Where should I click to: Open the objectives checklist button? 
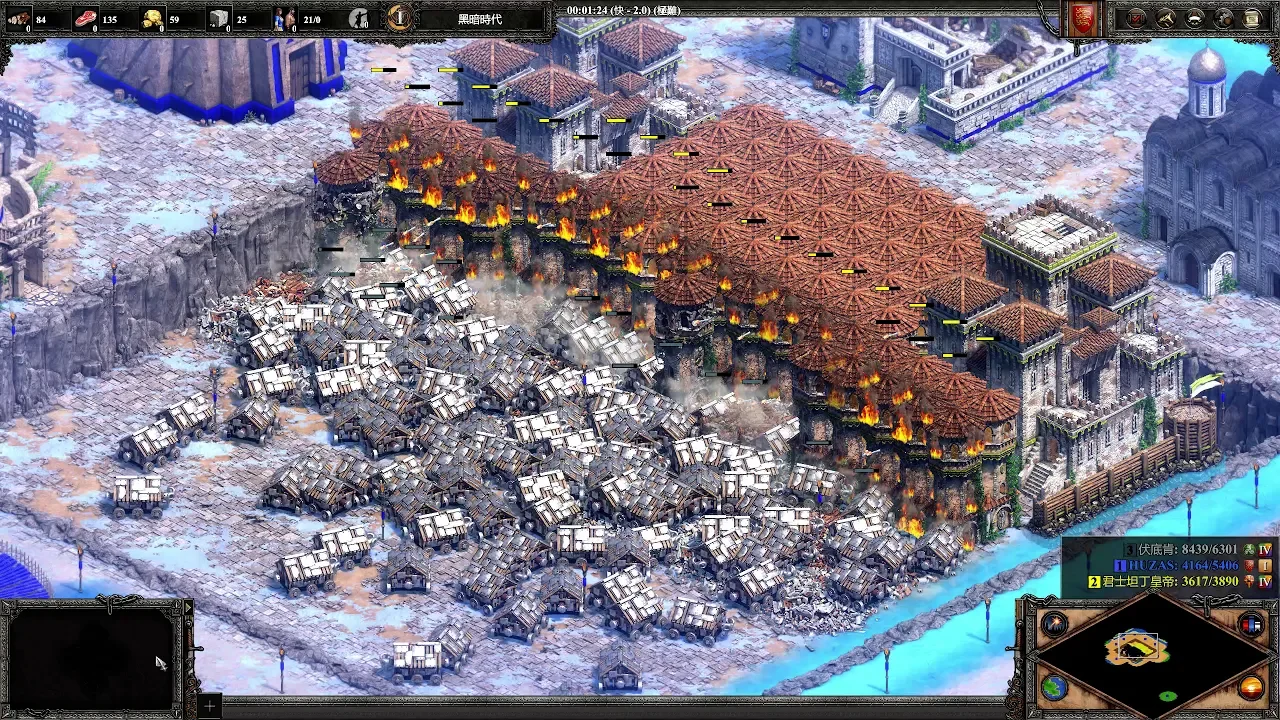tap(1137, 18)
